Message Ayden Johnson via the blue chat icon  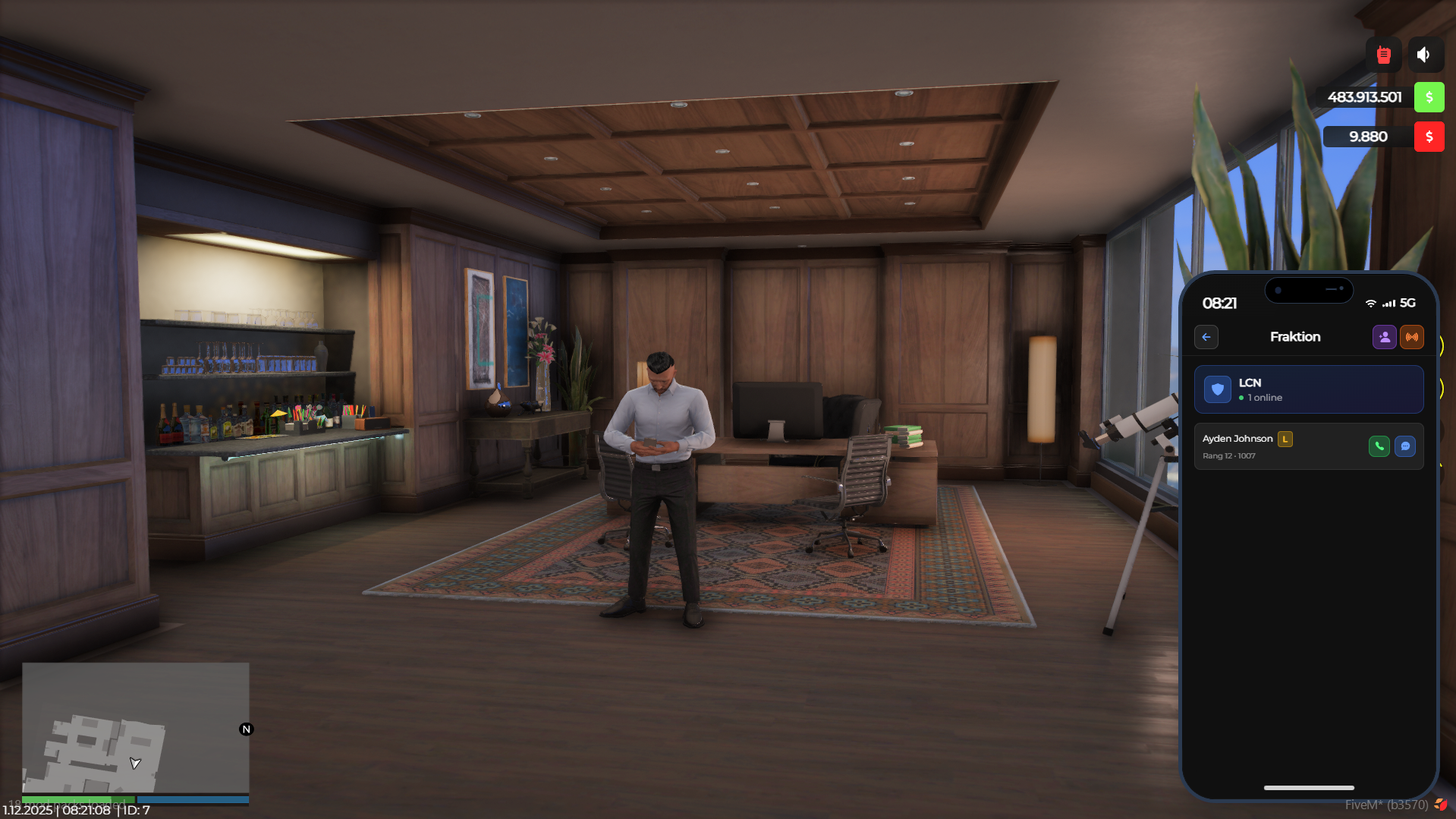pos(1405,446)
